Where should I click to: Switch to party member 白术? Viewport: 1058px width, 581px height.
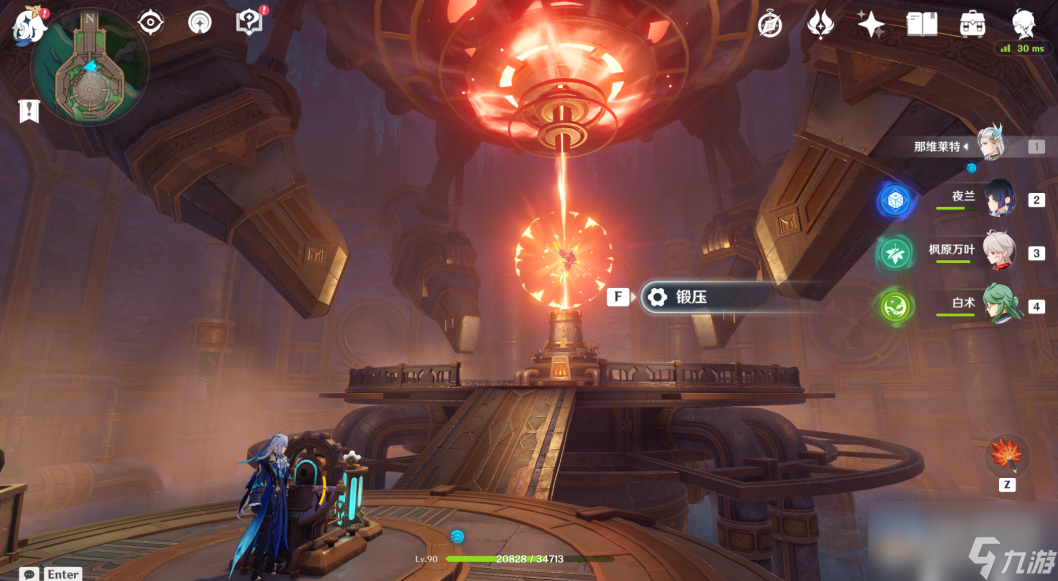tap(999, 304)
